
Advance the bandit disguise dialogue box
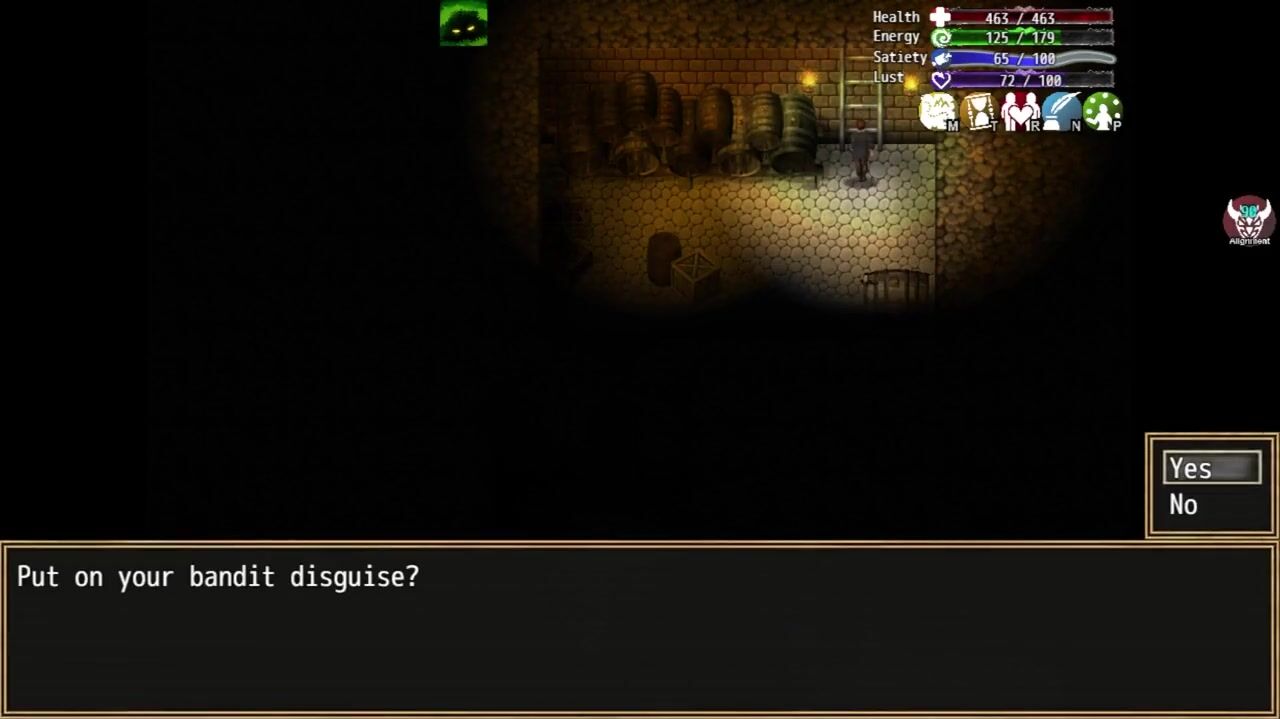(640, 628)
